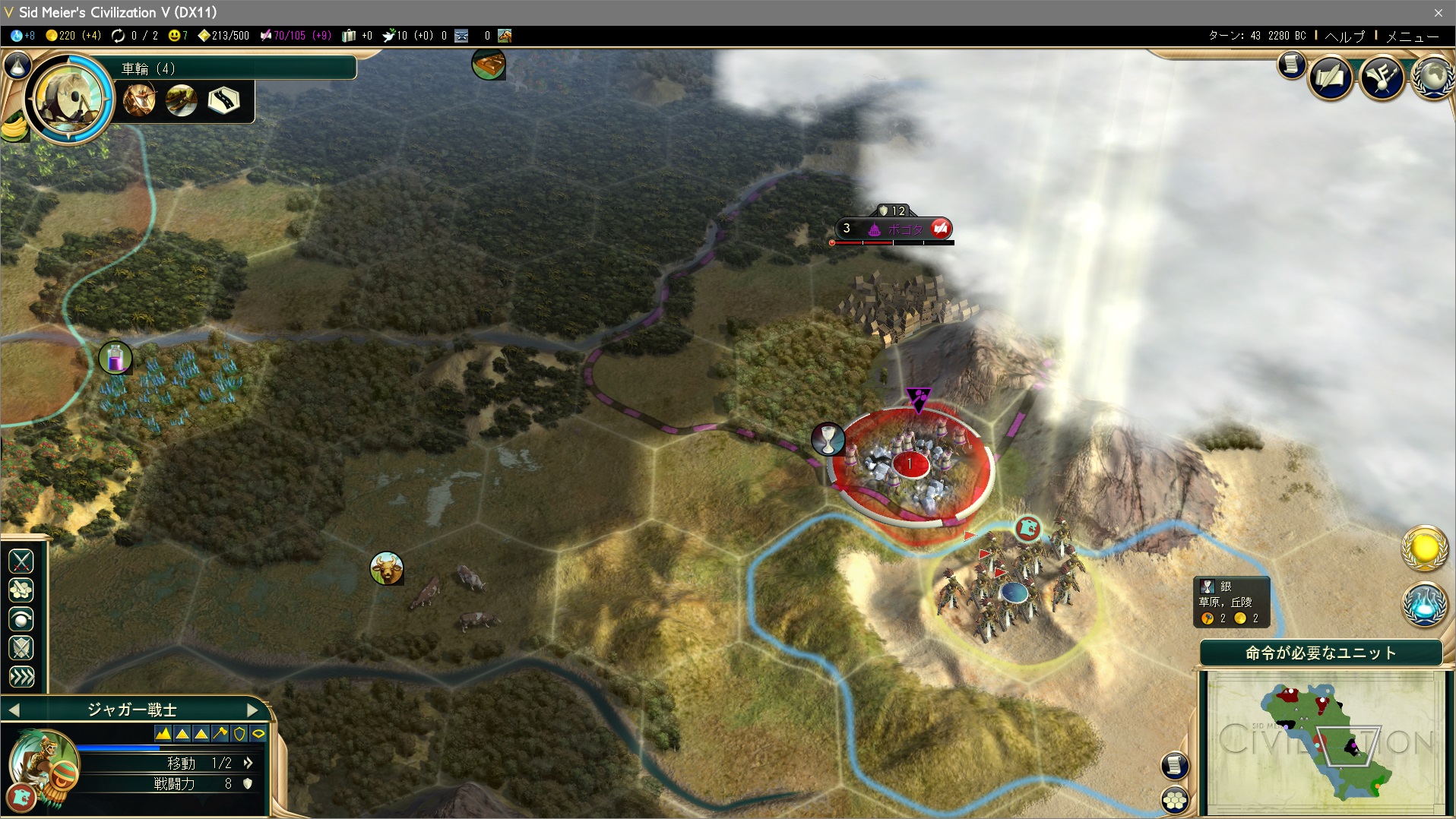Image resolution: width=1456 pixels, height=819 pixels.
Task: Open the tech tree via wheel research portrait
Action: click(x=68, y=97)
